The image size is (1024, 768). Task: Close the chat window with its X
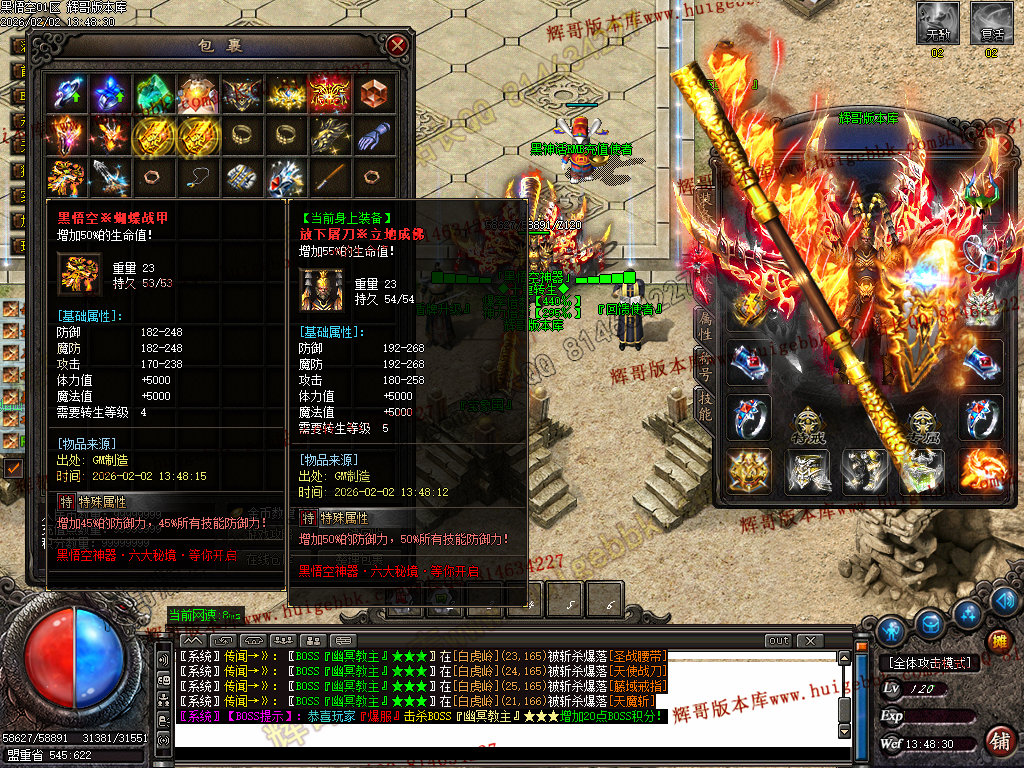click(x=809, y=641)
